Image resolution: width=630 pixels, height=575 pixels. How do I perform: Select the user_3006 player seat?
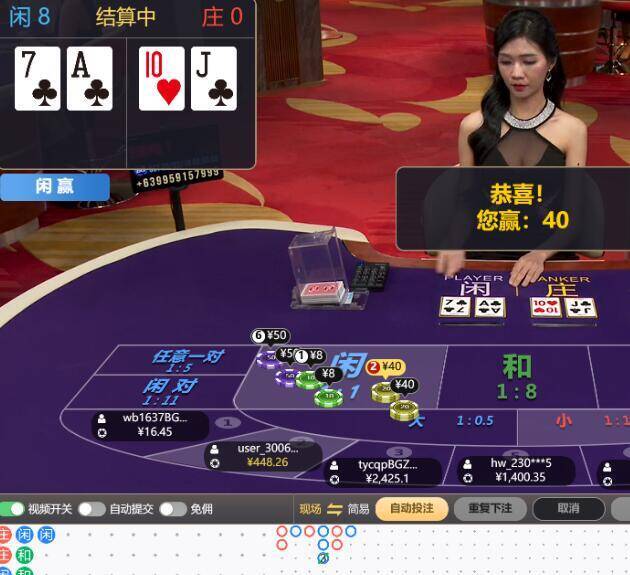[x=262, y=455]
